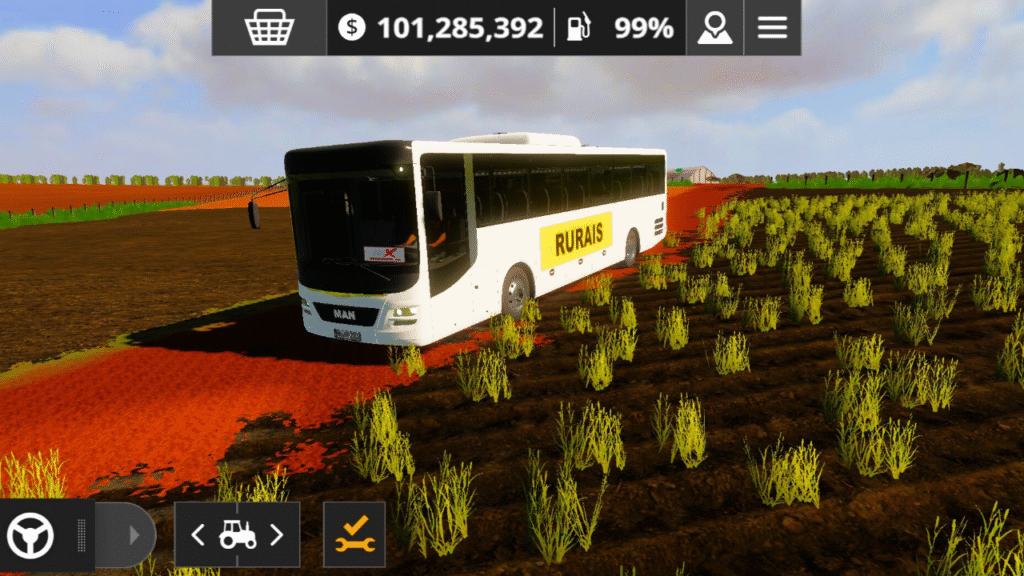1024x576 pixels.
Task: Open the map location marker
Action: 715,28
